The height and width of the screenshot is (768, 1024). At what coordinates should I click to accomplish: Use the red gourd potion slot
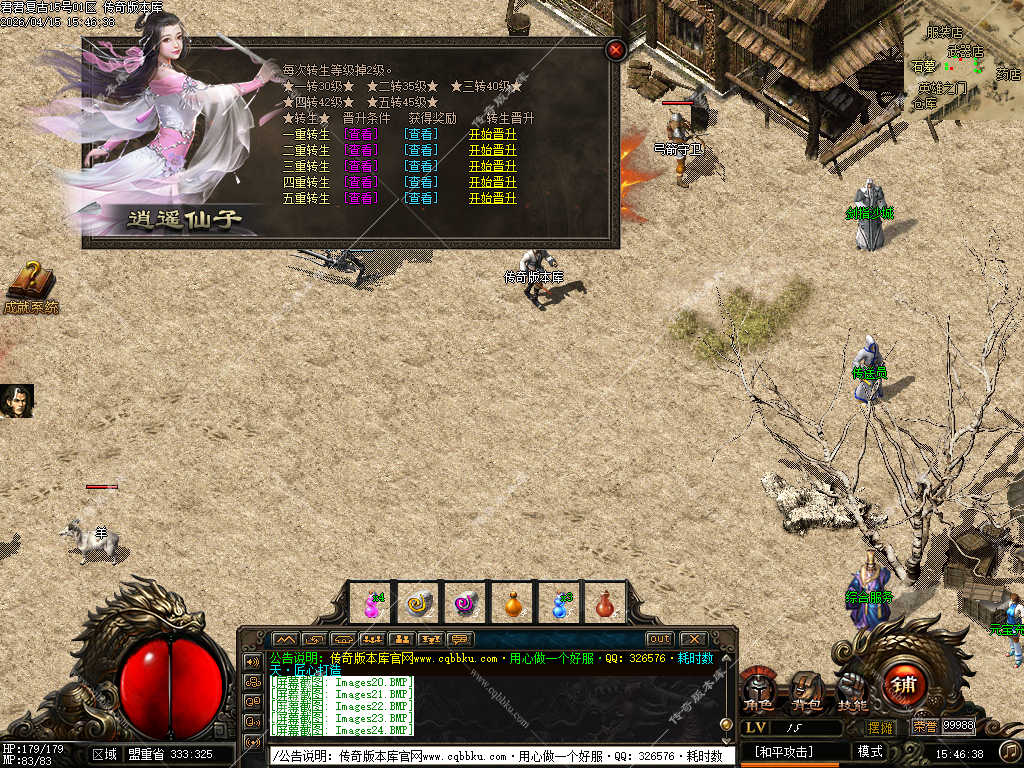click(605, 603)
